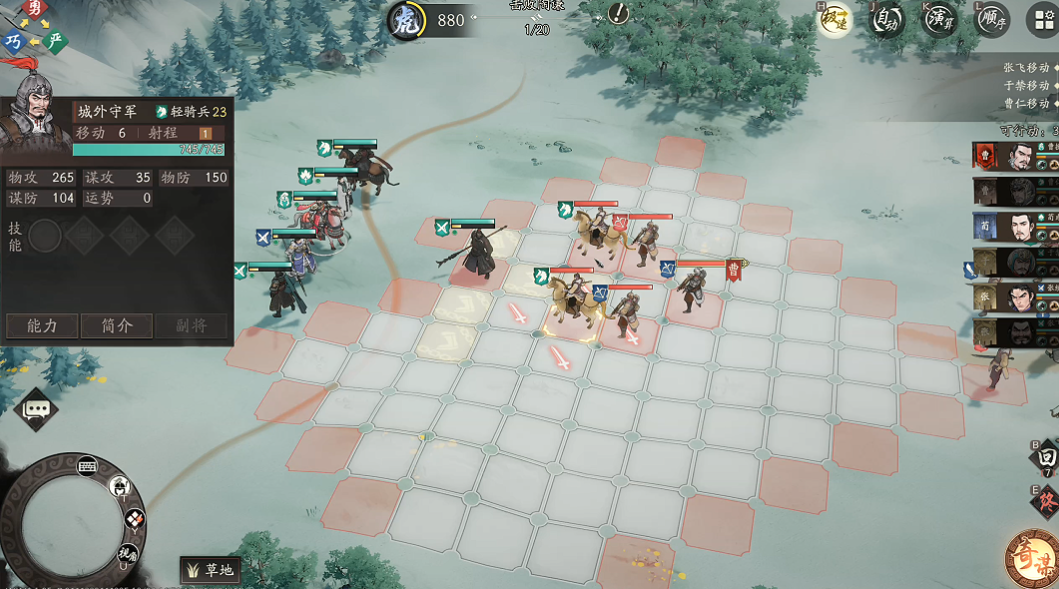Click the 能力 stats tab

[42, 326]
